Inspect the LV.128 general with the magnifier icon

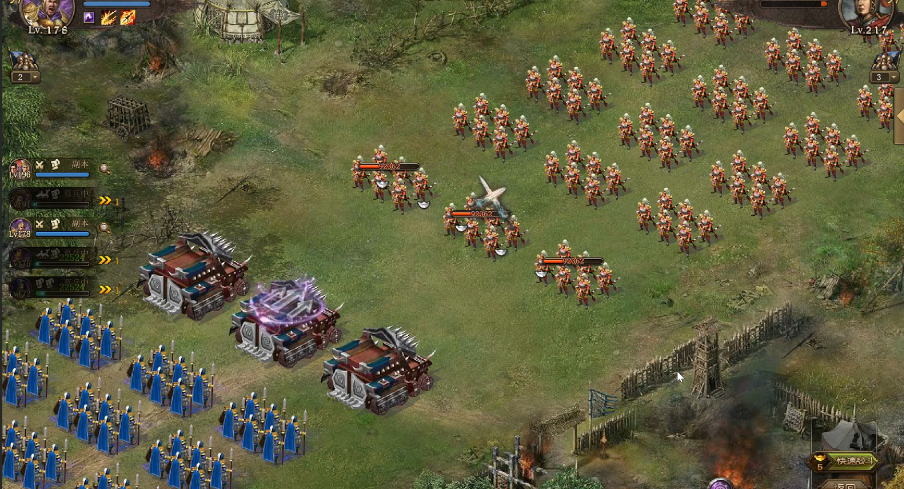point(104,227)
